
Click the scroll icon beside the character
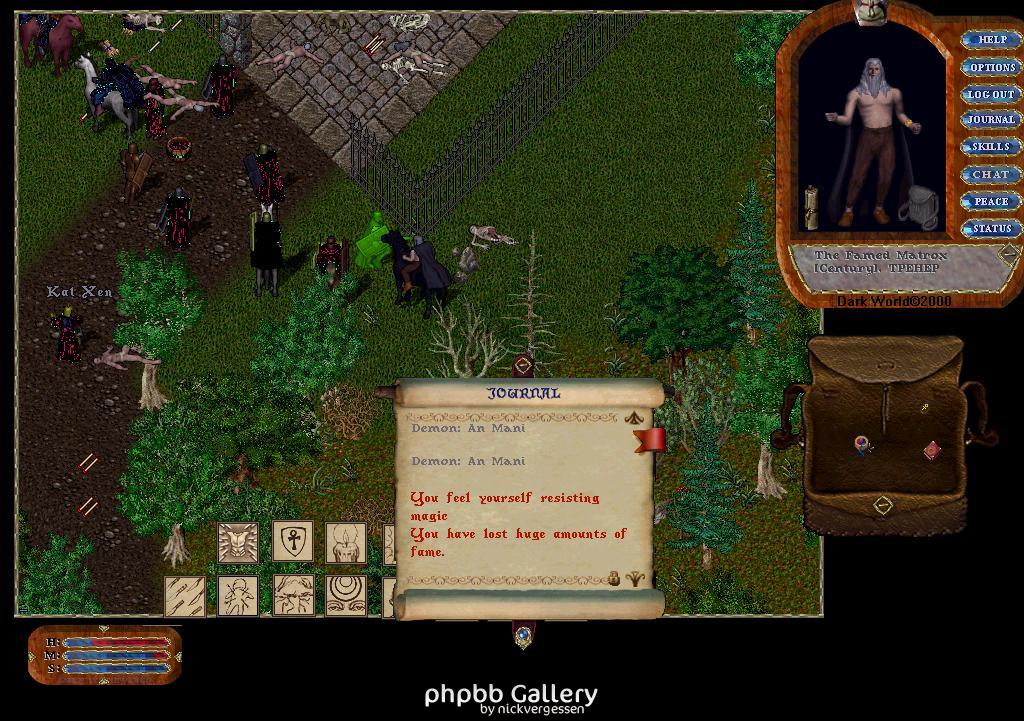pos(812,207)
